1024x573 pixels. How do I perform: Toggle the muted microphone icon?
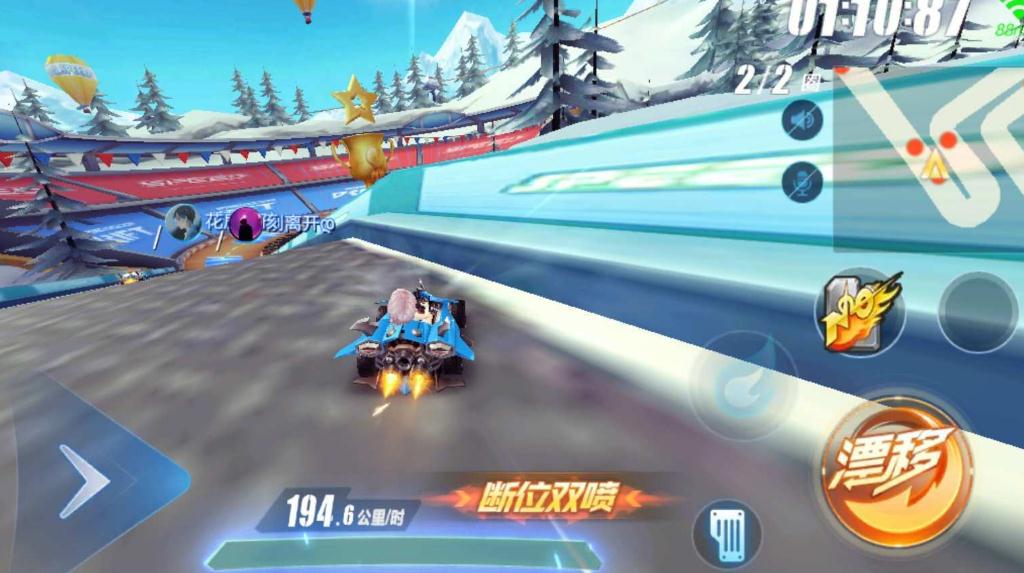[802, 182]
